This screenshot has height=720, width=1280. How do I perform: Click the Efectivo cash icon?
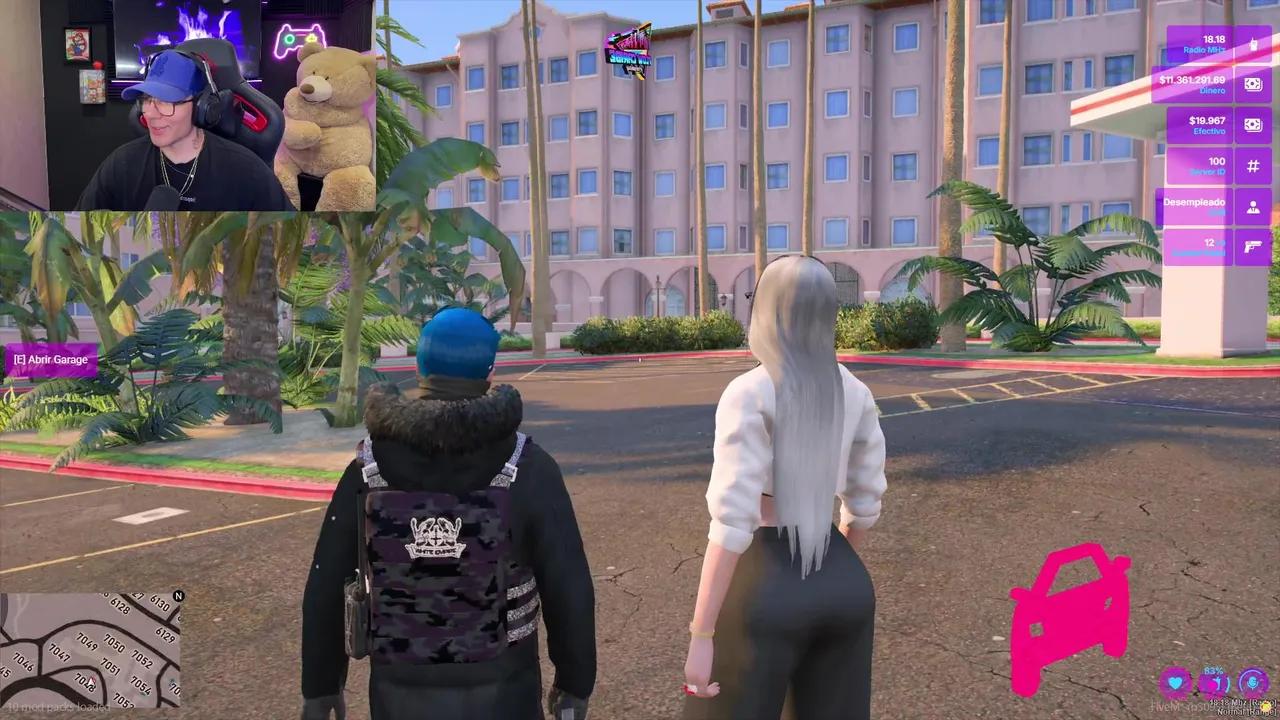pos(1252,124)
